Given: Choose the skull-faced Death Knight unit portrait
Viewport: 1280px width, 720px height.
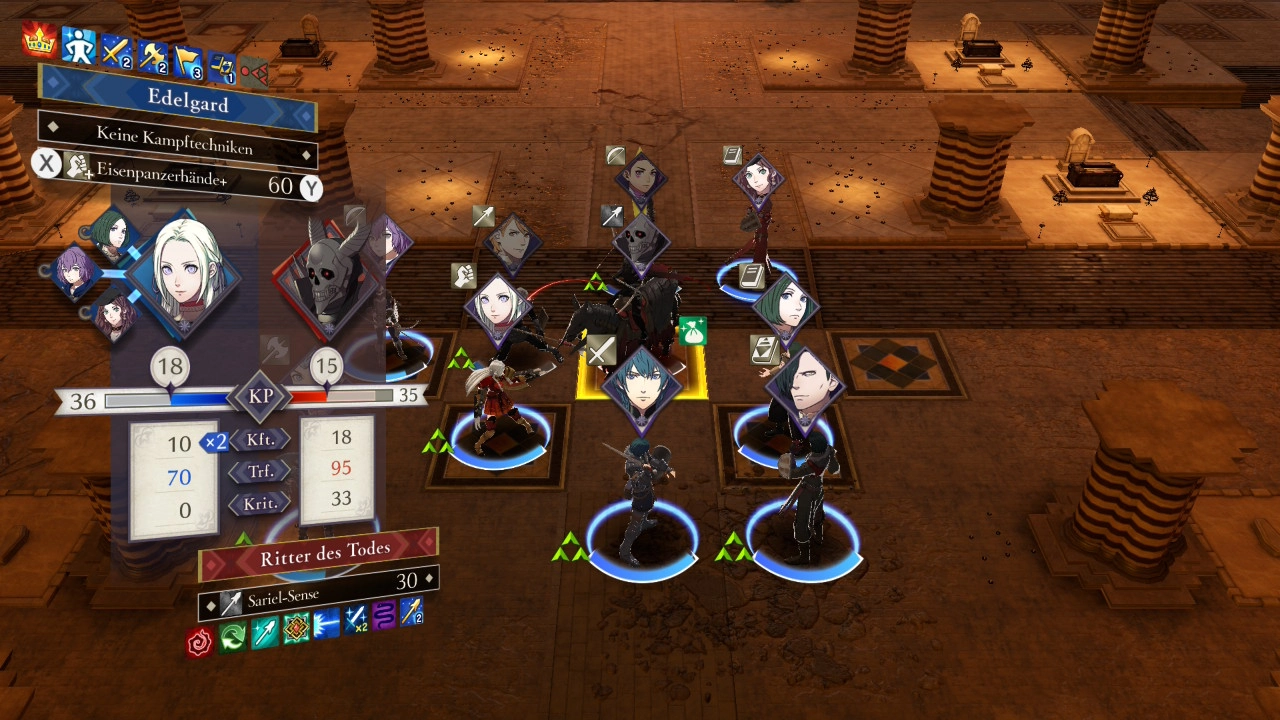Looking at the screenshot, I should tap(640, 240).
